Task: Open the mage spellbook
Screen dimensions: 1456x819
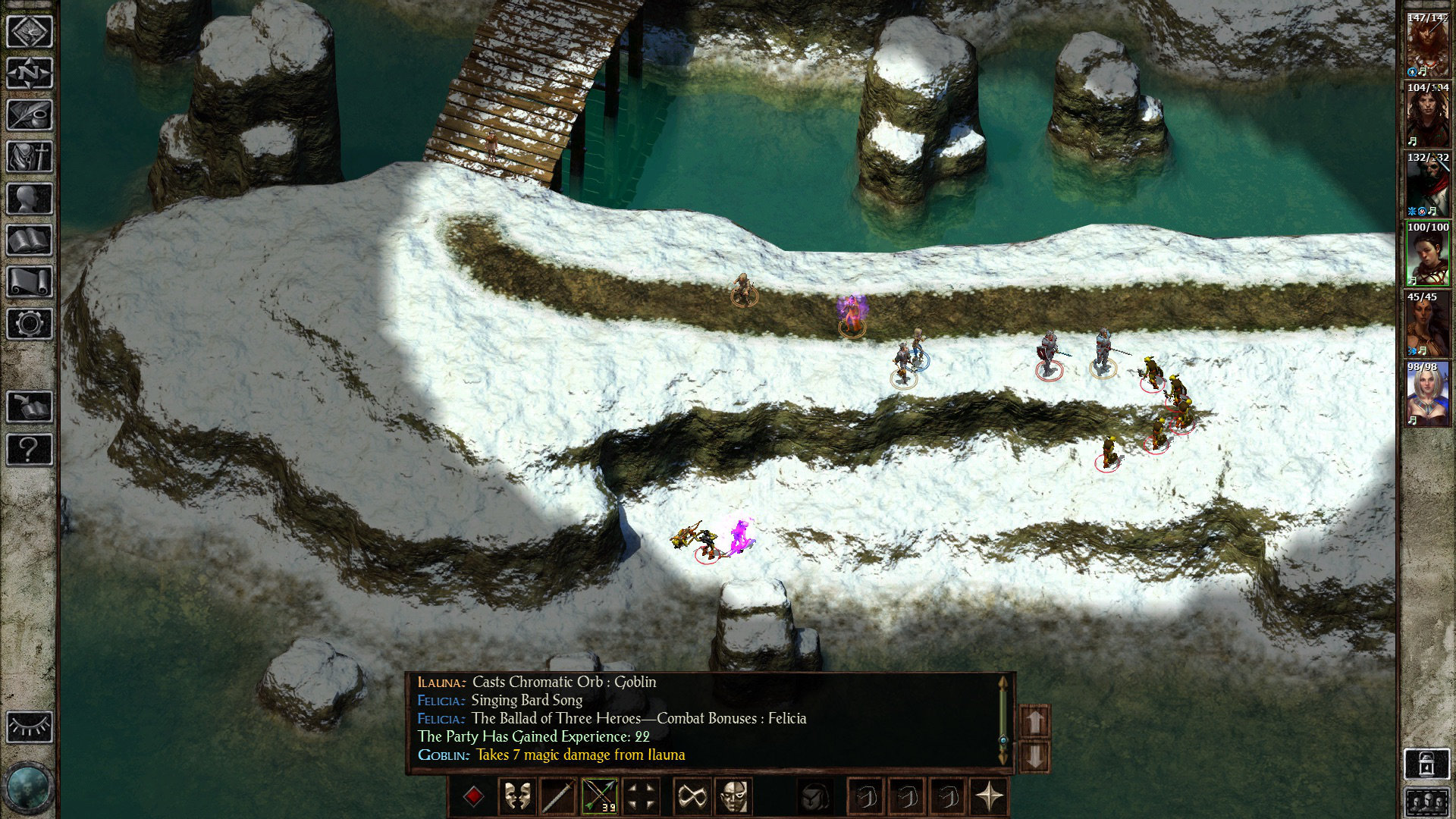Action: coord(30,240)
